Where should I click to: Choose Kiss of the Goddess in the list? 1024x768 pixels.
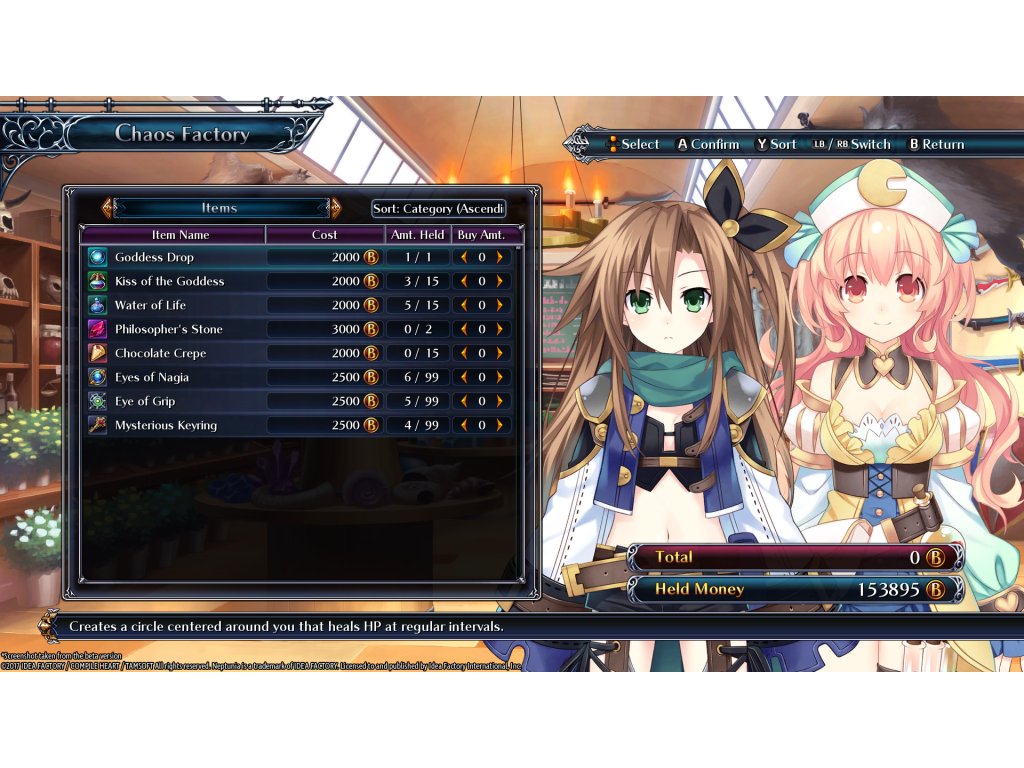[x=169, y=281]
